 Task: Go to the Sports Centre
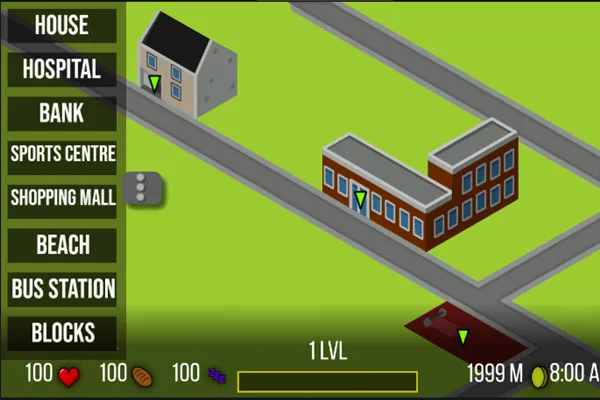point(62,155)
